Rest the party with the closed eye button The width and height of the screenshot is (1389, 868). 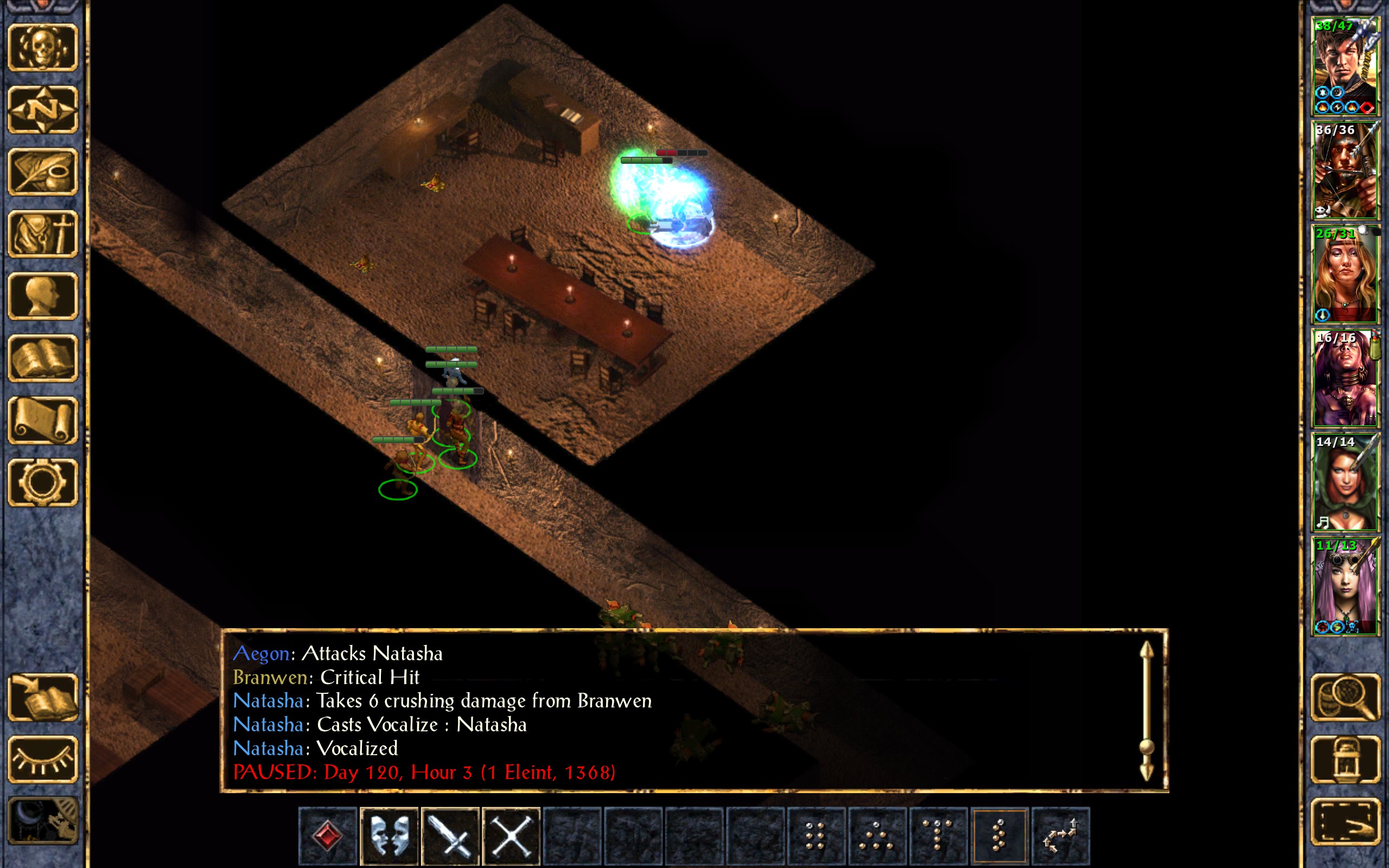[43, 759]
